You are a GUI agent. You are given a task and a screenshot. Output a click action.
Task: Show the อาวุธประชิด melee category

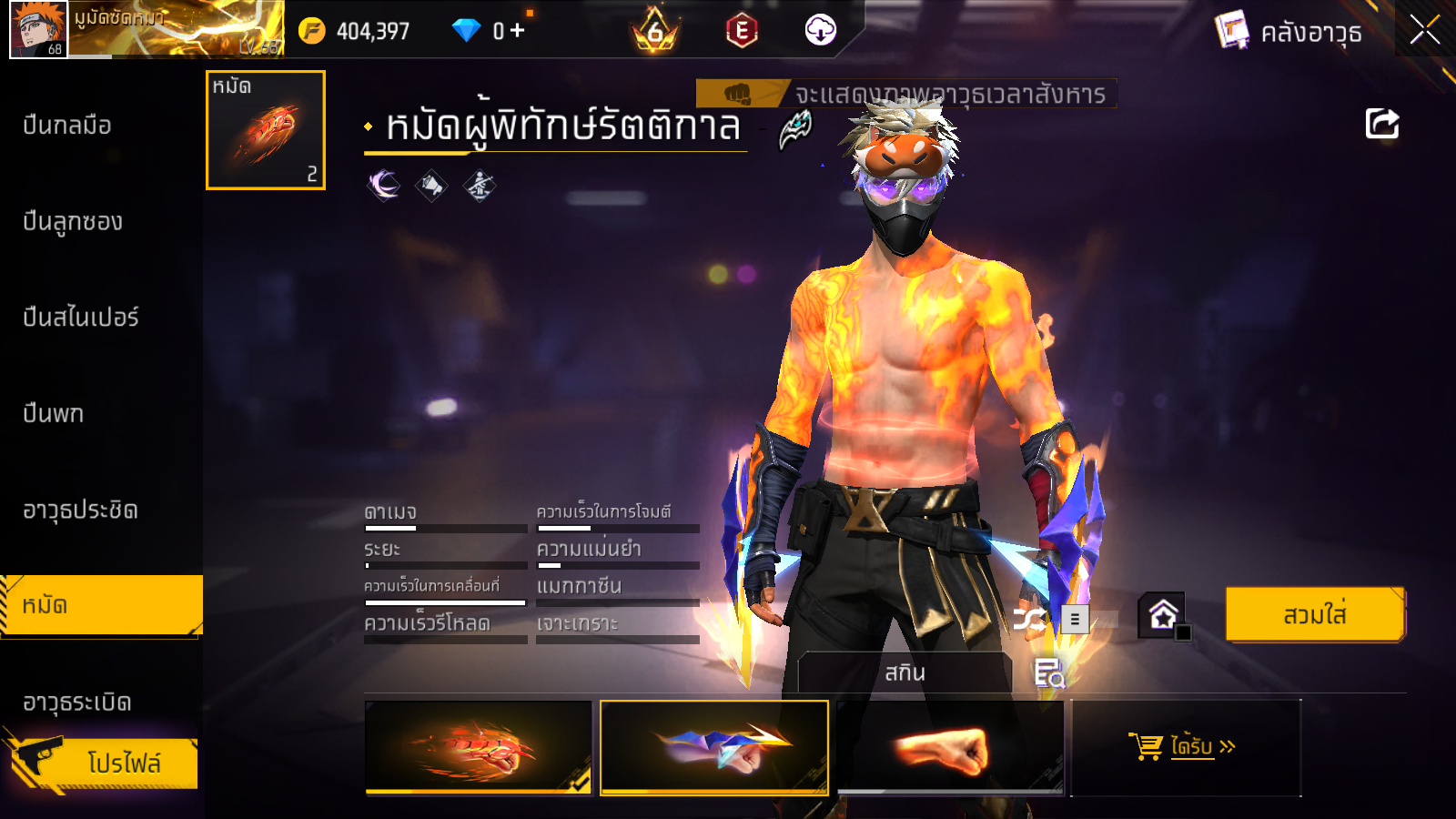[x=80, y=511]
